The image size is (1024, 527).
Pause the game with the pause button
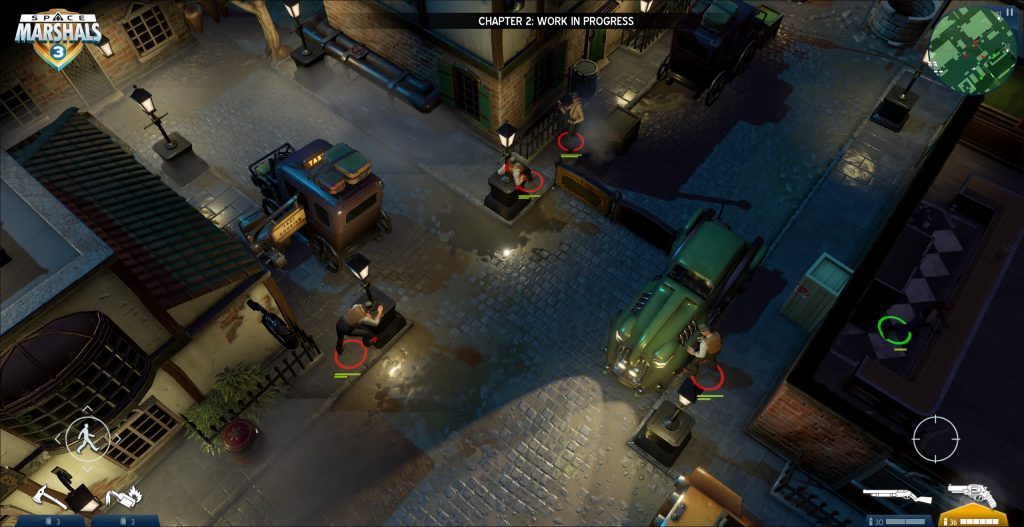tap(1009, 12)
